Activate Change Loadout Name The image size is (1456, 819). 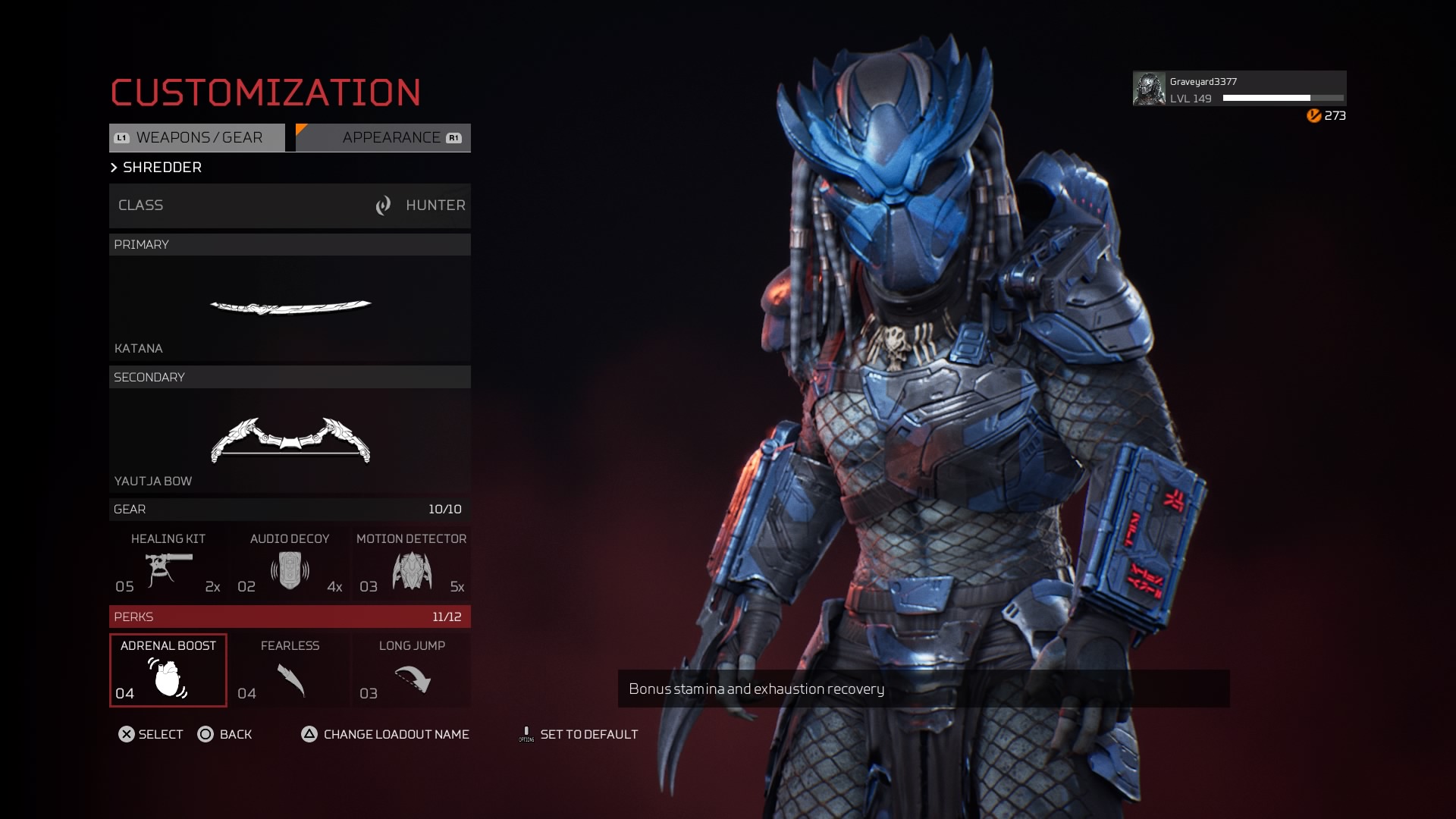pyautogui.click(x=385, y=734)
